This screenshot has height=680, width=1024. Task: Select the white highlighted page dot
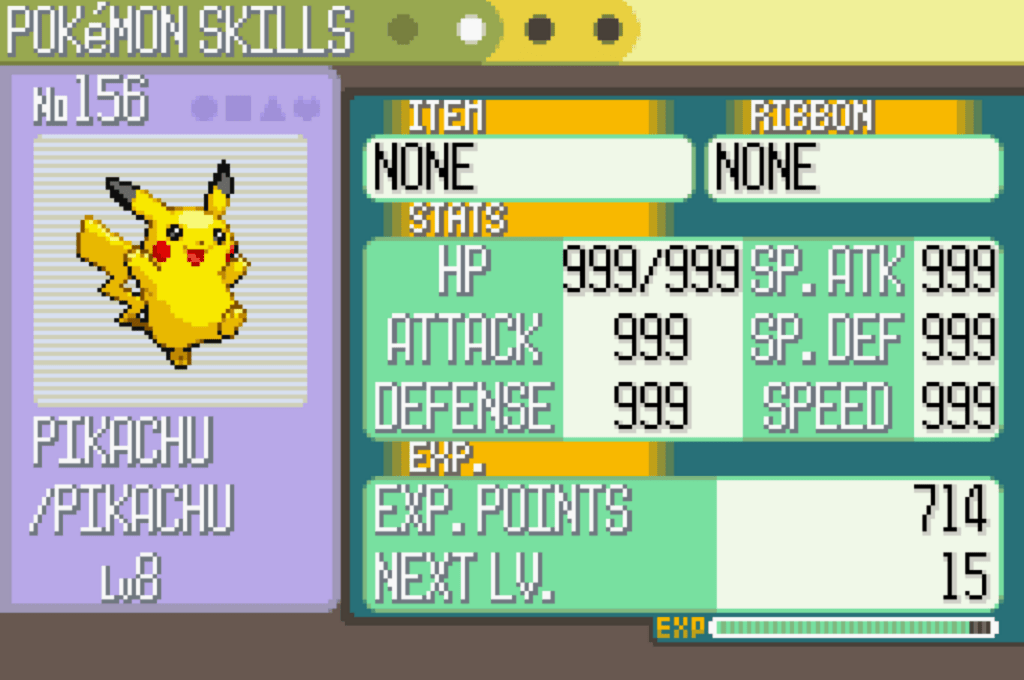[471, 29]
